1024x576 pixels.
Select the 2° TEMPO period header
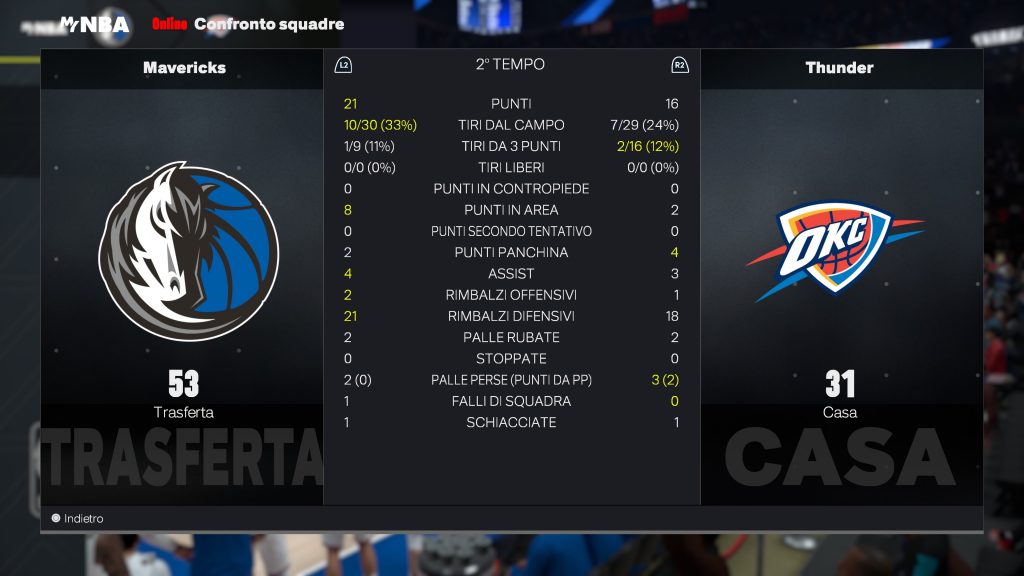point(510,65)
